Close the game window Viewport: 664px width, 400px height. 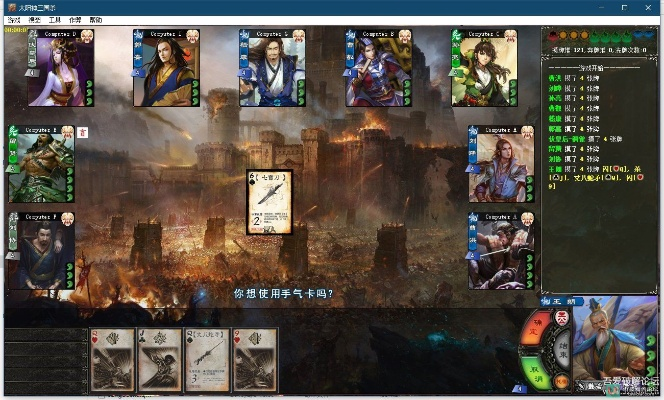pos(647,7)
